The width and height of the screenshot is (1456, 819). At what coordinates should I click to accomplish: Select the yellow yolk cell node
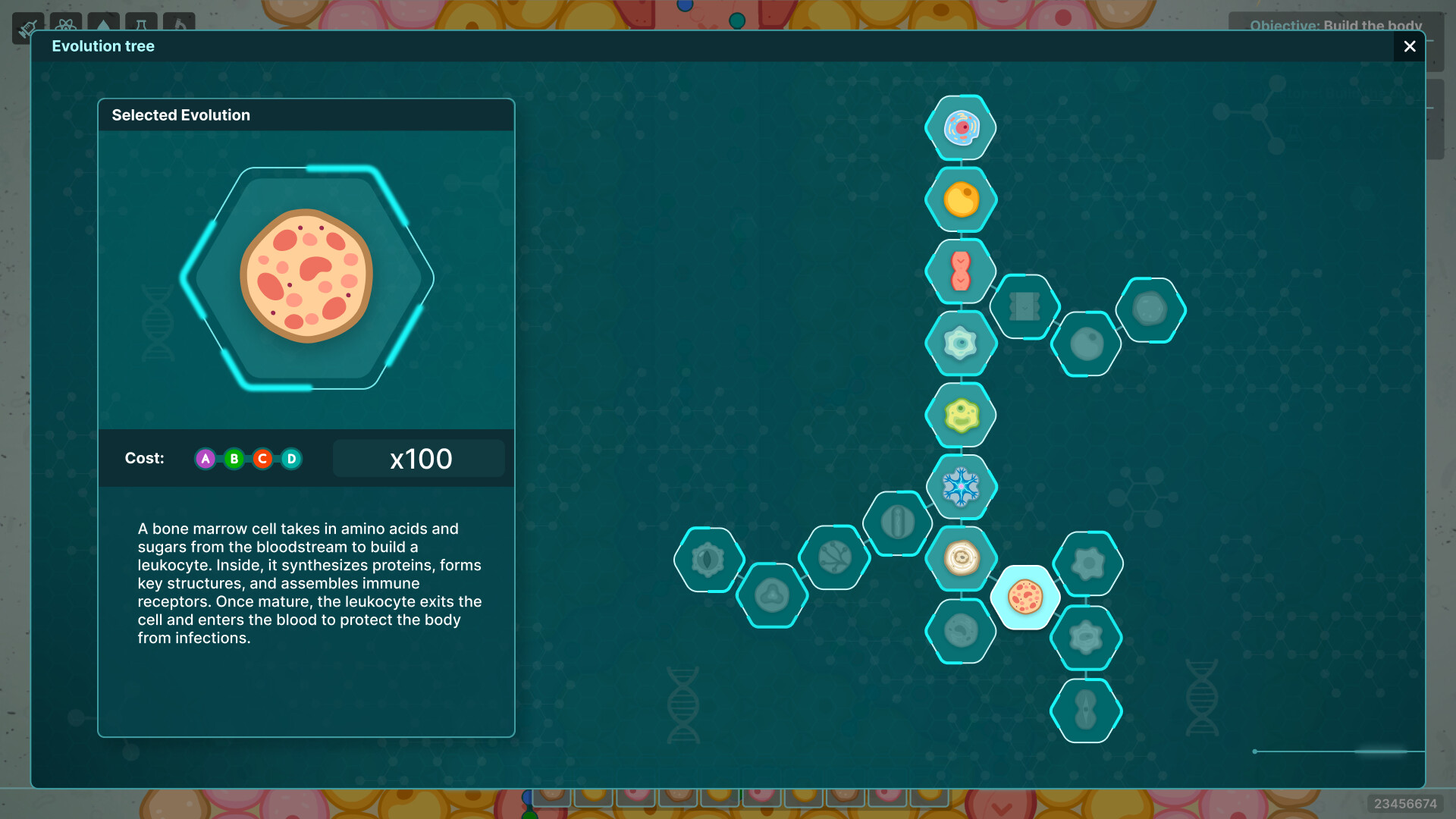960,199
